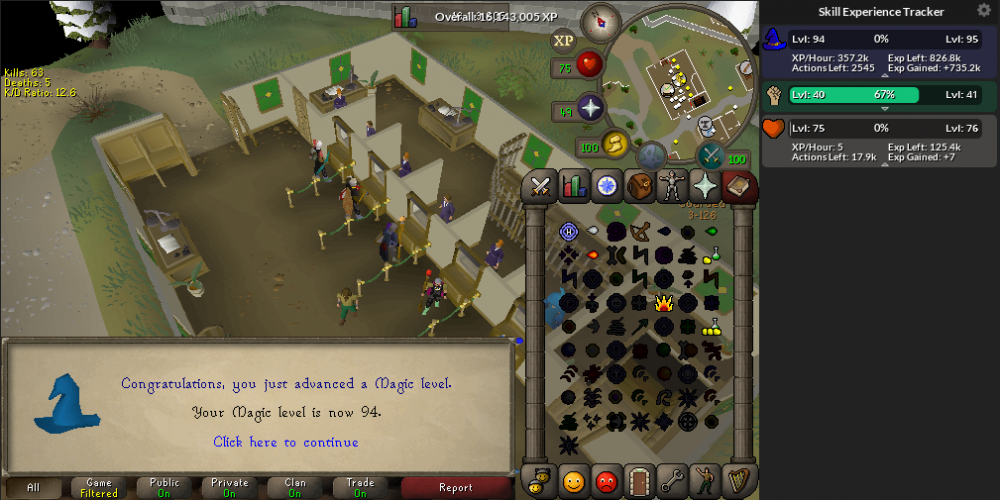The height and width of the screenshot is (500, 1000).
Task: Select the Report button in chat bar
Action: [456, 487]
